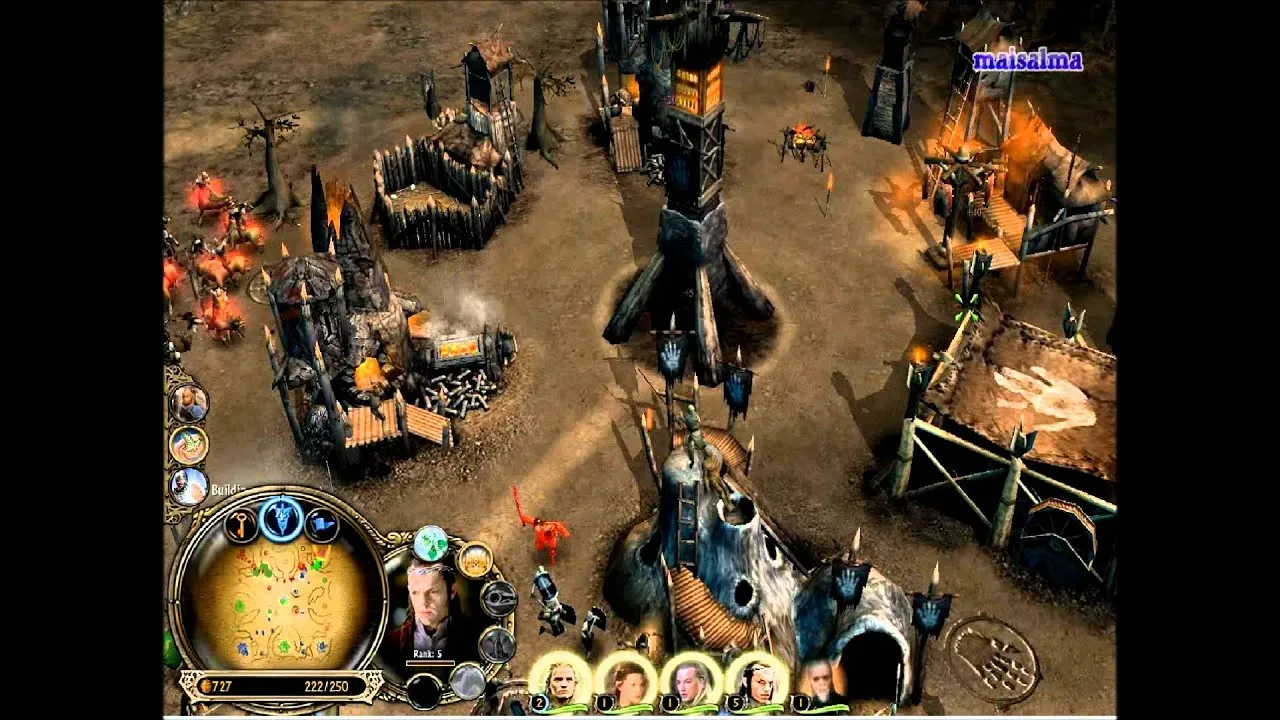Select the bearded man icon on left edge
Screen dimensions: 1280x720
click(188, 403)
